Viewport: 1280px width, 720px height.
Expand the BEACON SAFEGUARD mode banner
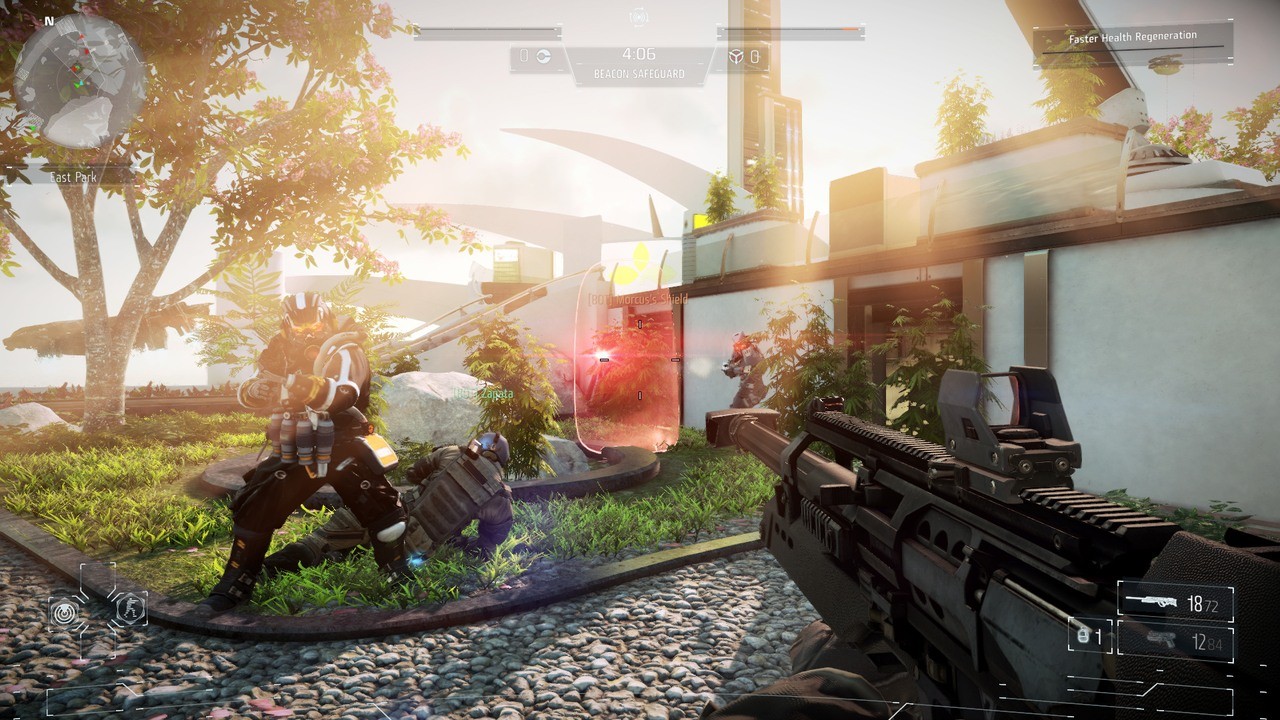tap(638, 73)
